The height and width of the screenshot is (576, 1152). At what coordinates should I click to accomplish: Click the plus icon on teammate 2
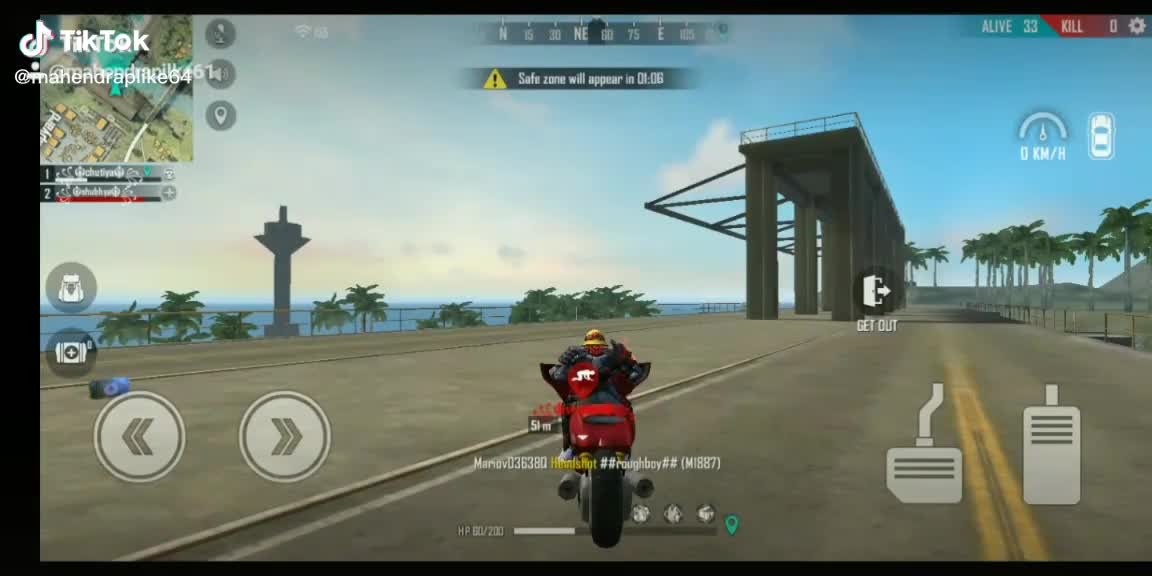tap(169, 192)
